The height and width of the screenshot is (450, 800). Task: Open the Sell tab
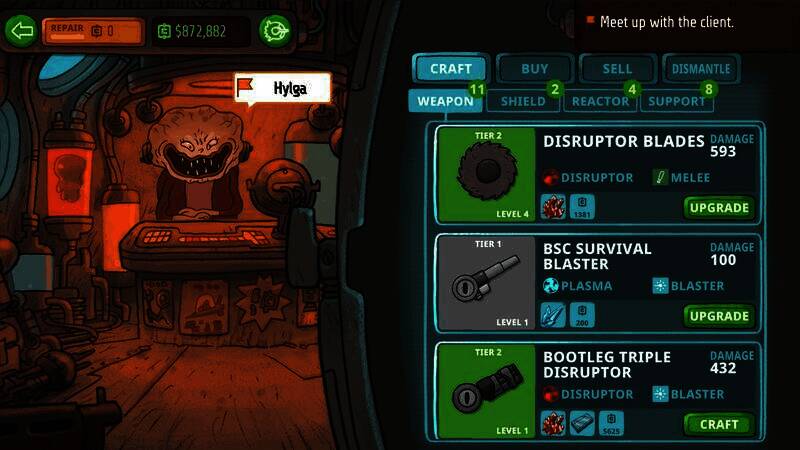[618, 69]
